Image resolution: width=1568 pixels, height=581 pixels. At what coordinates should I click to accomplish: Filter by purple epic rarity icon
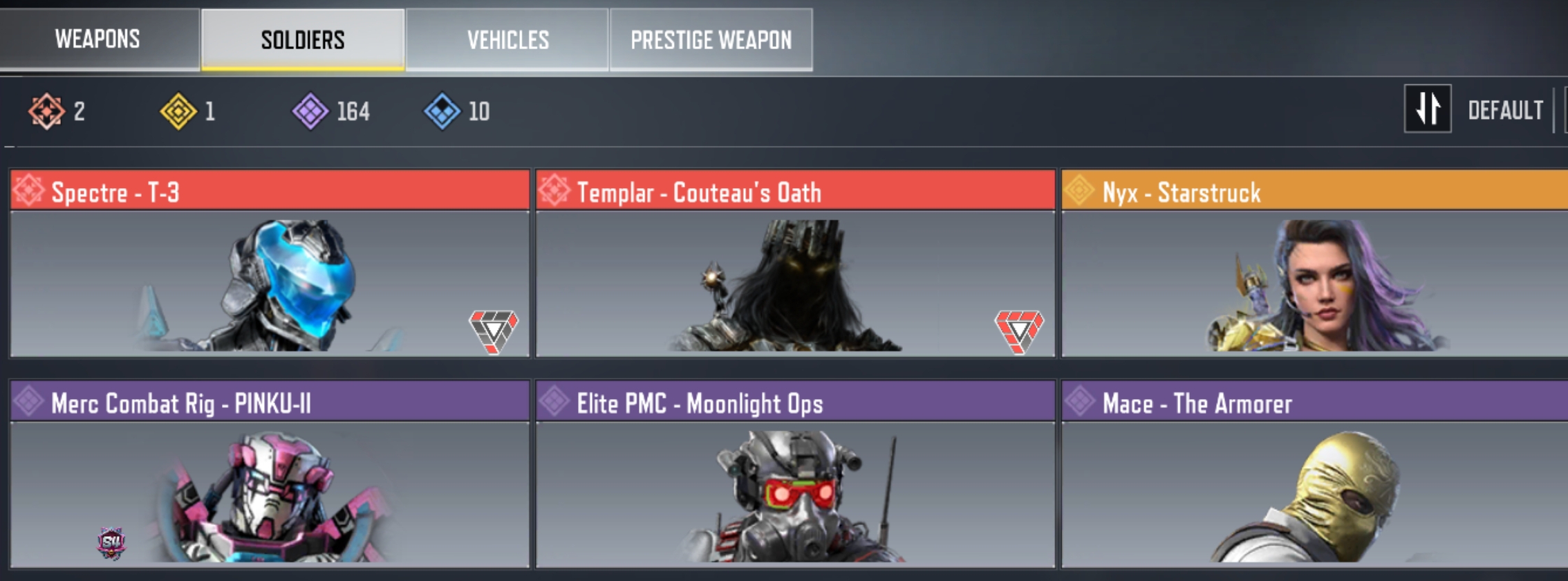310,111
